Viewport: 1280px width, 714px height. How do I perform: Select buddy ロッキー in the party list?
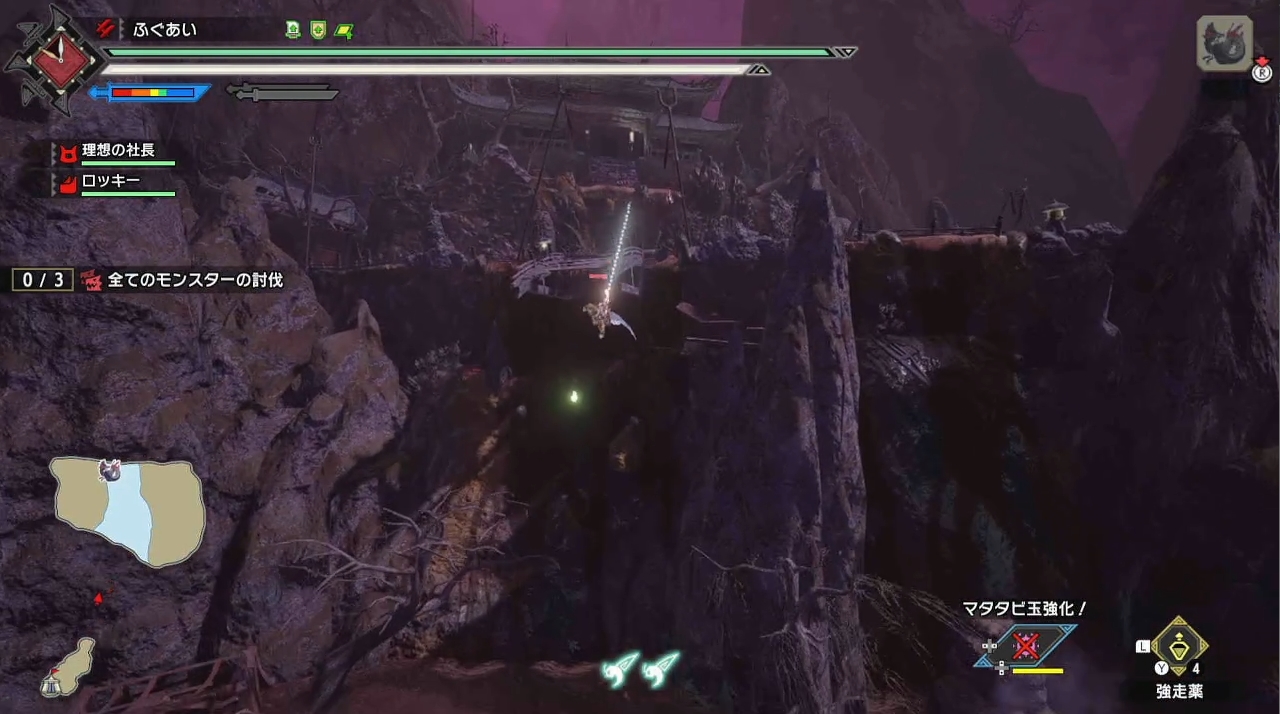point(110,183)
